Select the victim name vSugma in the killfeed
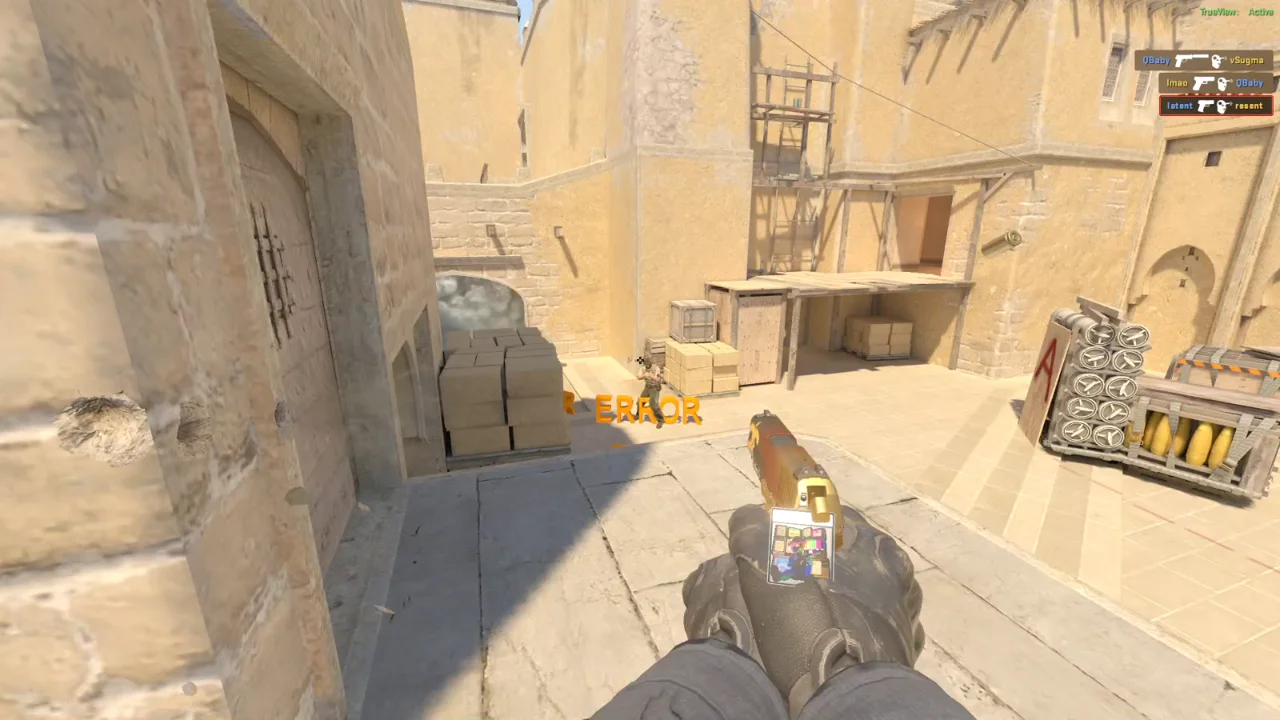Screen dimensions: 1280x720 click(1246, 60)
